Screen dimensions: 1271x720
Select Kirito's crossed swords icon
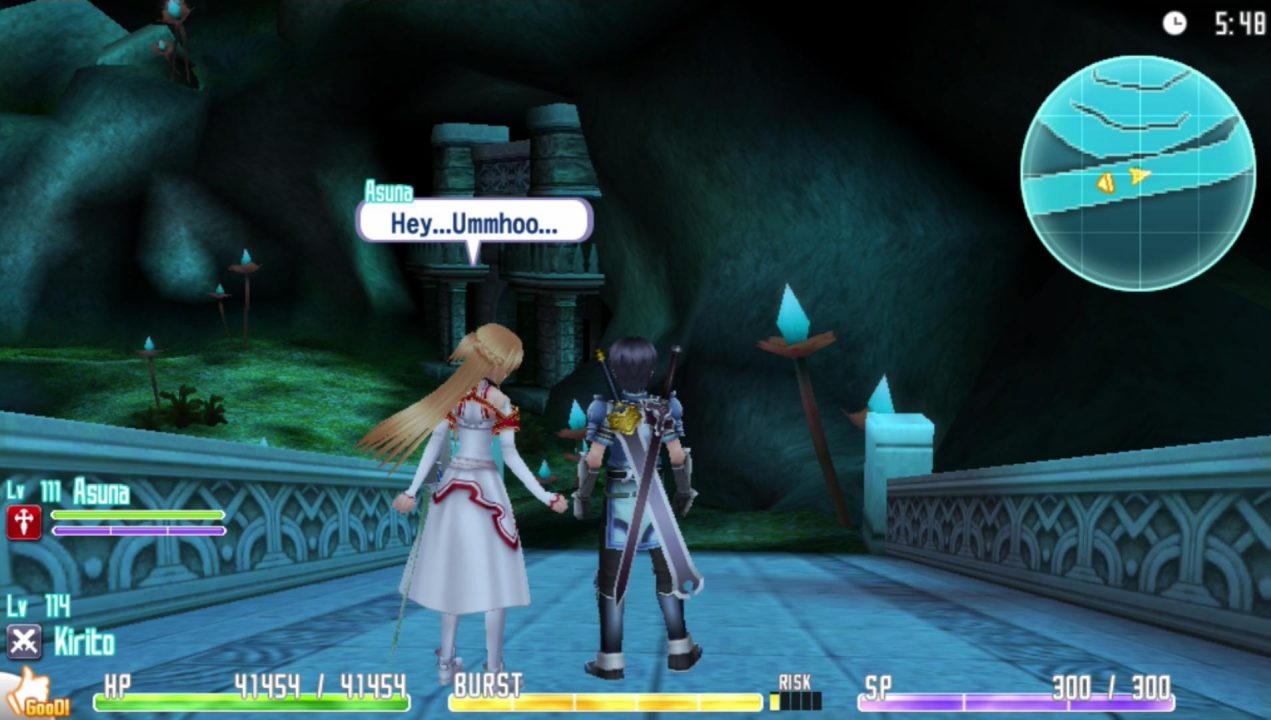tap(24, 641)
